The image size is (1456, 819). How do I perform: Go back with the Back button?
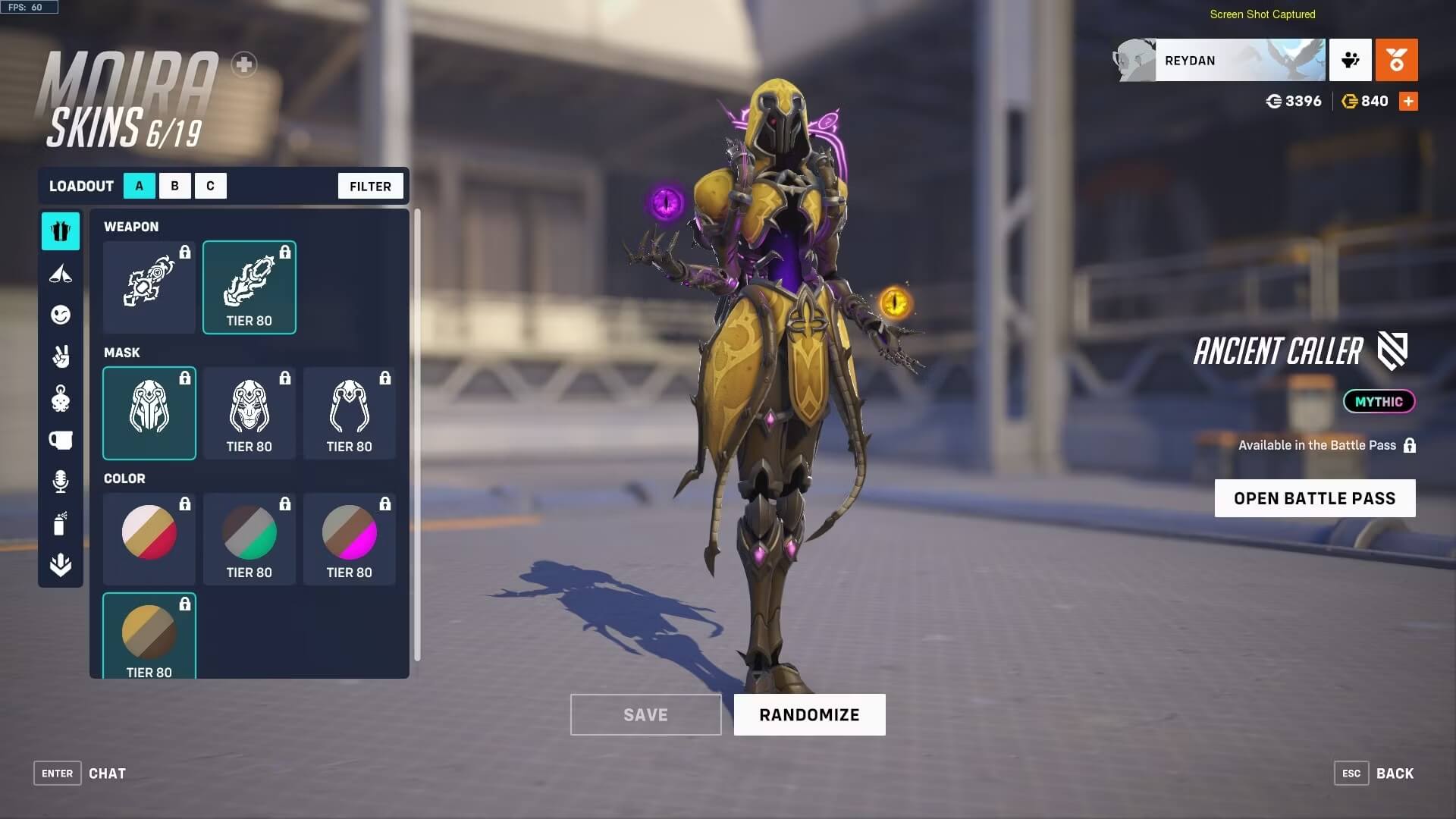(1394, 773)
